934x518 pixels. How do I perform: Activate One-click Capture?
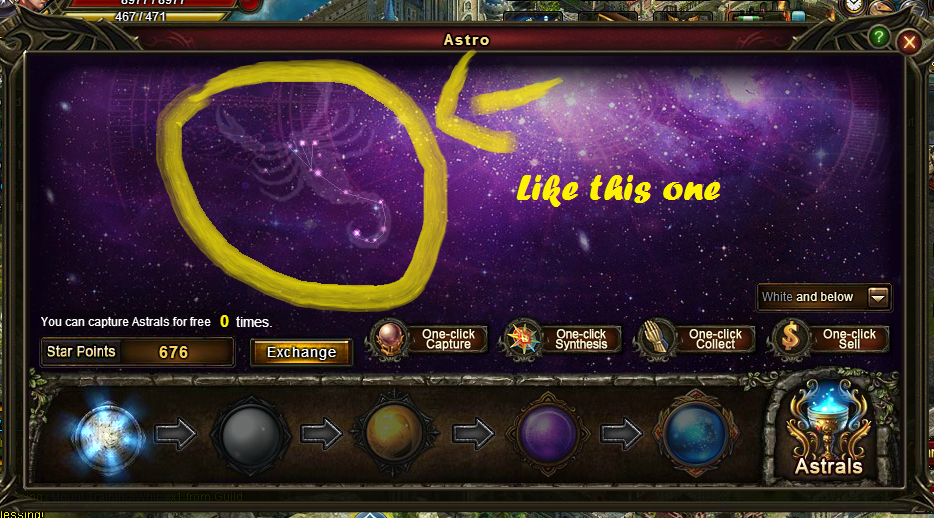tap(432, 339)
